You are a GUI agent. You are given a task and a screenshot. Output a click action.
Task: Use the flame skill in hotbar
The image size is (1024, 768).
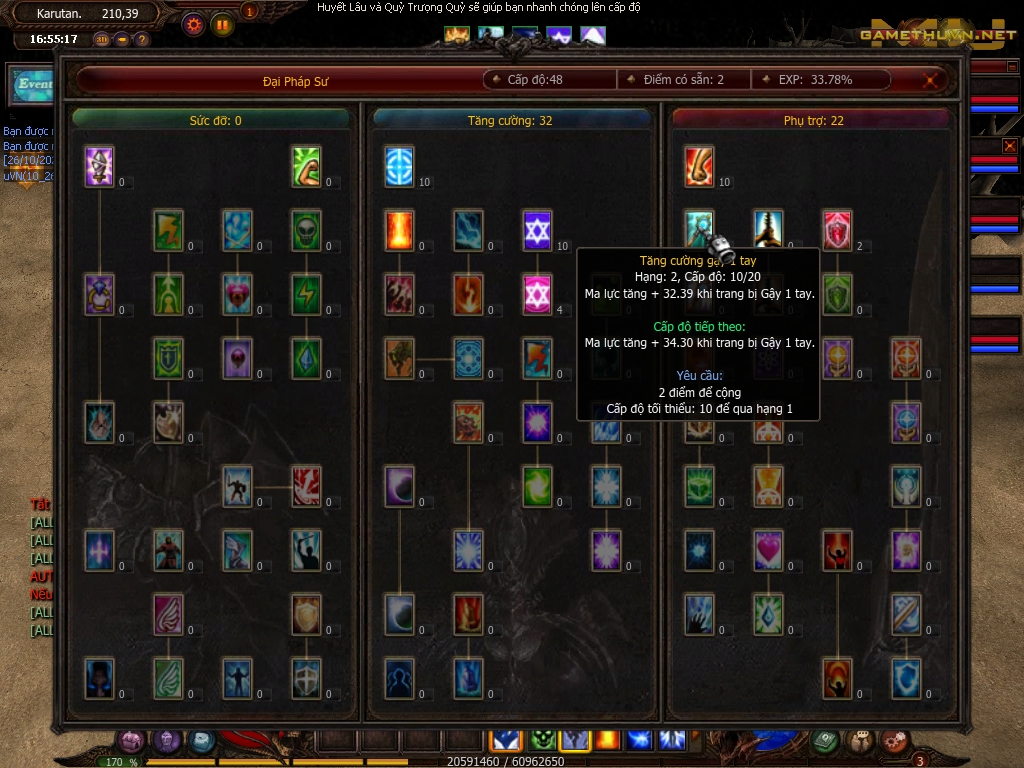pos(607,740)
